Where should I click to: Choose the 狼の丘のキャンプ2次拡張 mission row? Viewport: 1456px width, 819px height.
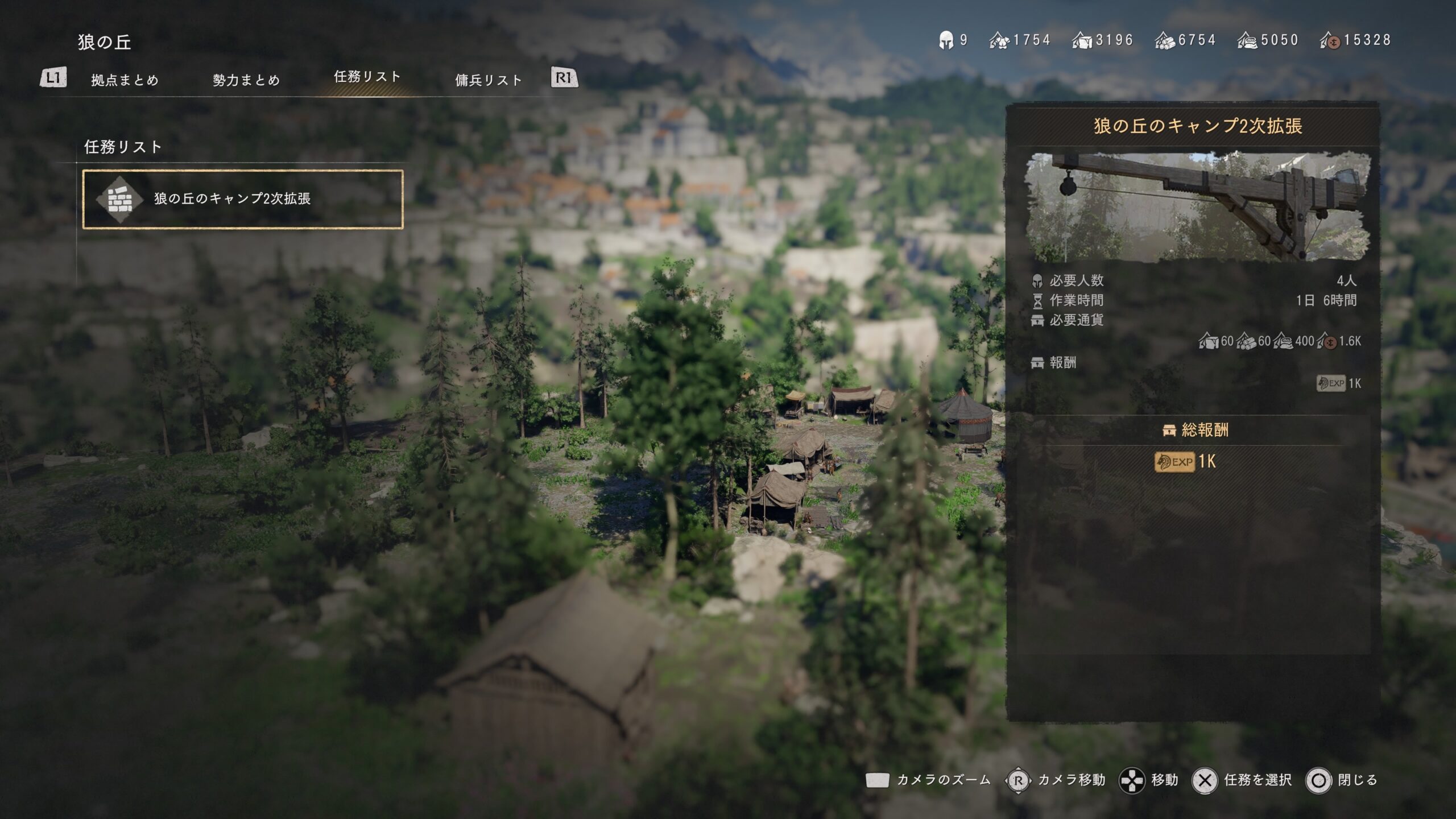point(243,199)
